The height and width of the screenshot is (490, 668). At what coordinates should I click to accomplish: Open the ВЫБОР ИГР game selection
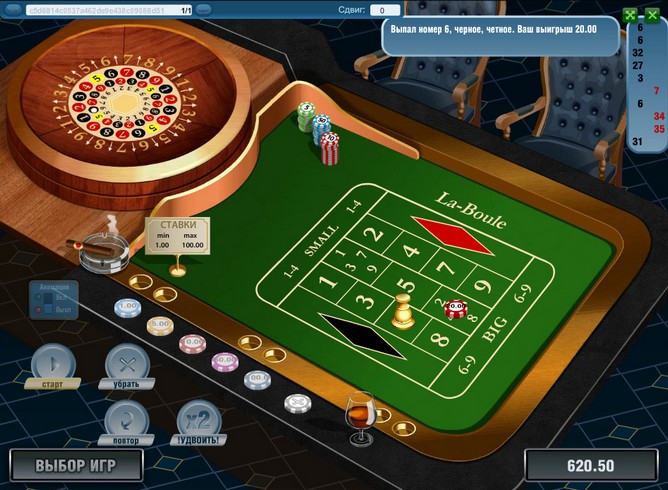[76, 465]
